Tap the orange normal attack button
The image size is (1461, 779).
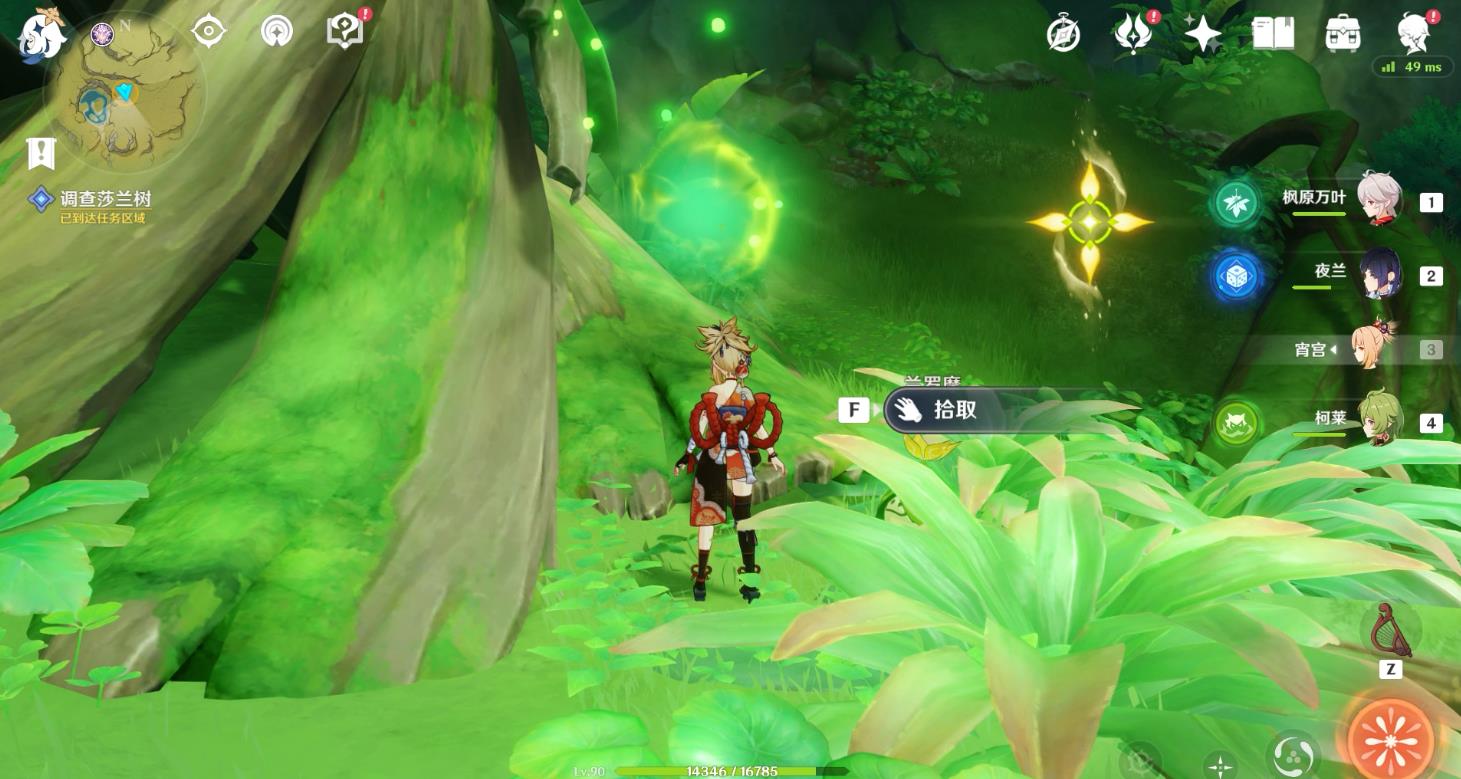click(x=1392, y=741)
